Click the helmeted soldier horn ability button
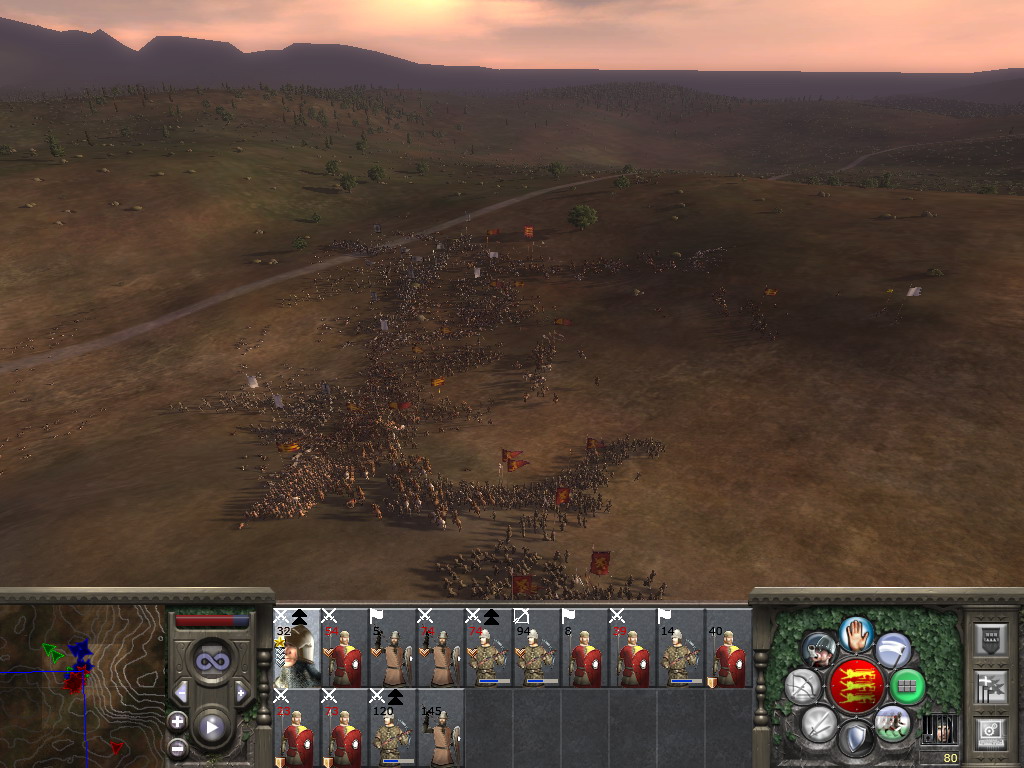This screenshot has height=768, width=1024. pos(820,651)
